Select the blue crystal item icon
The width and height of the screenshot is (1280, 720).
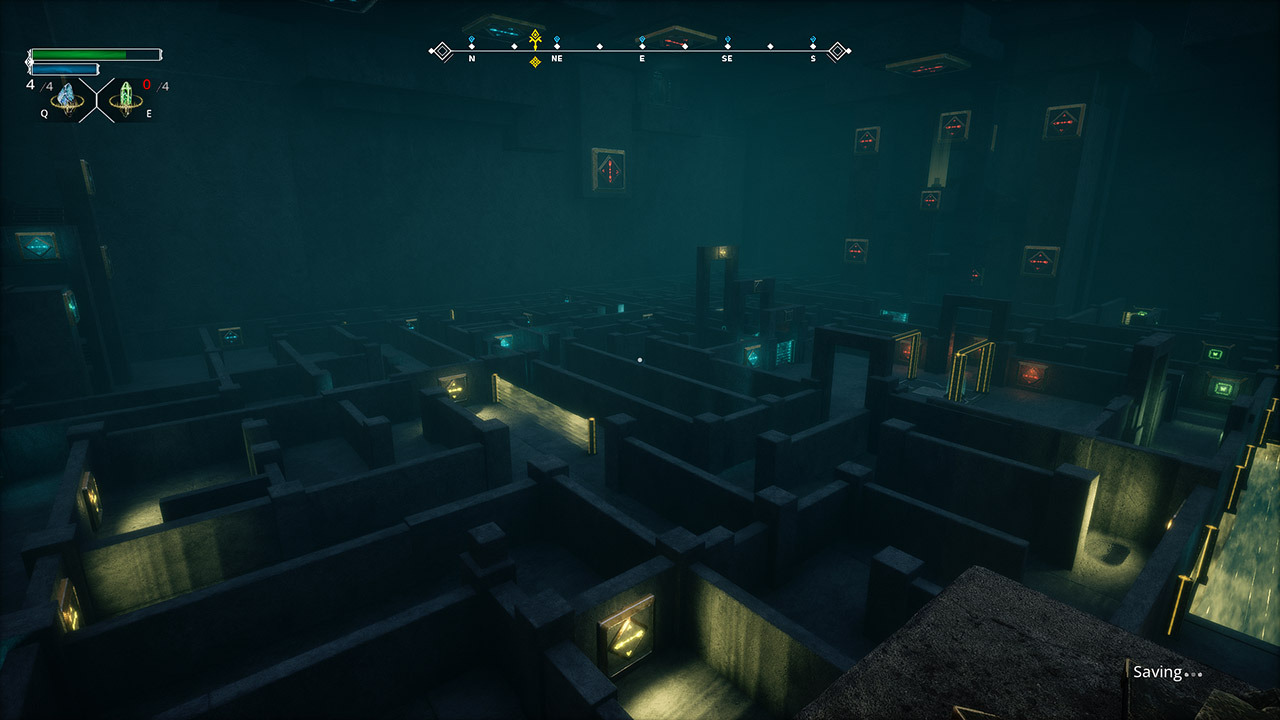click(67, 97)
